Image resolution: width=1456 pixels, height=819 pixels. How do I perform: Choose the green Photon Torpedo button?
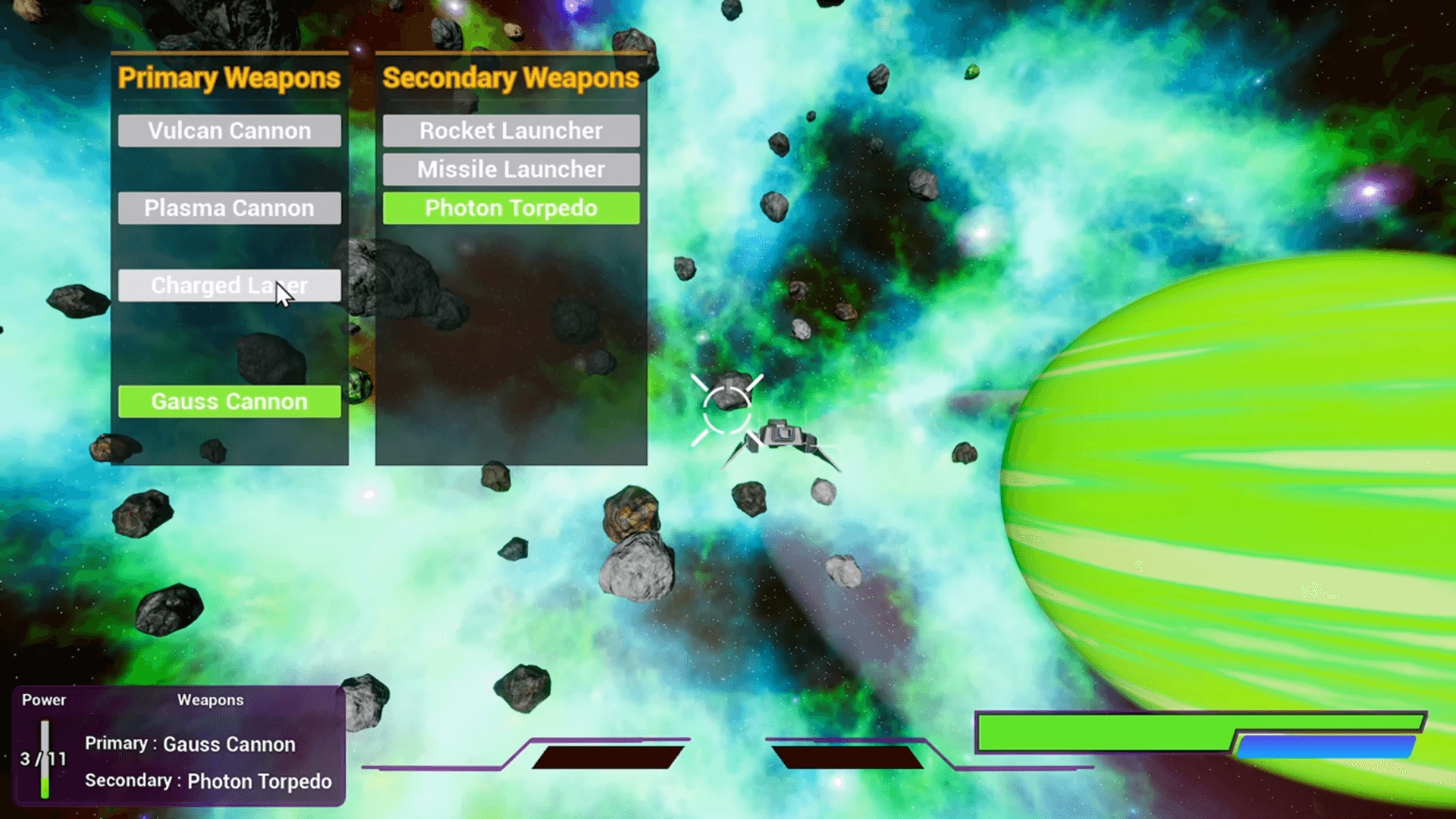(510, 208)
